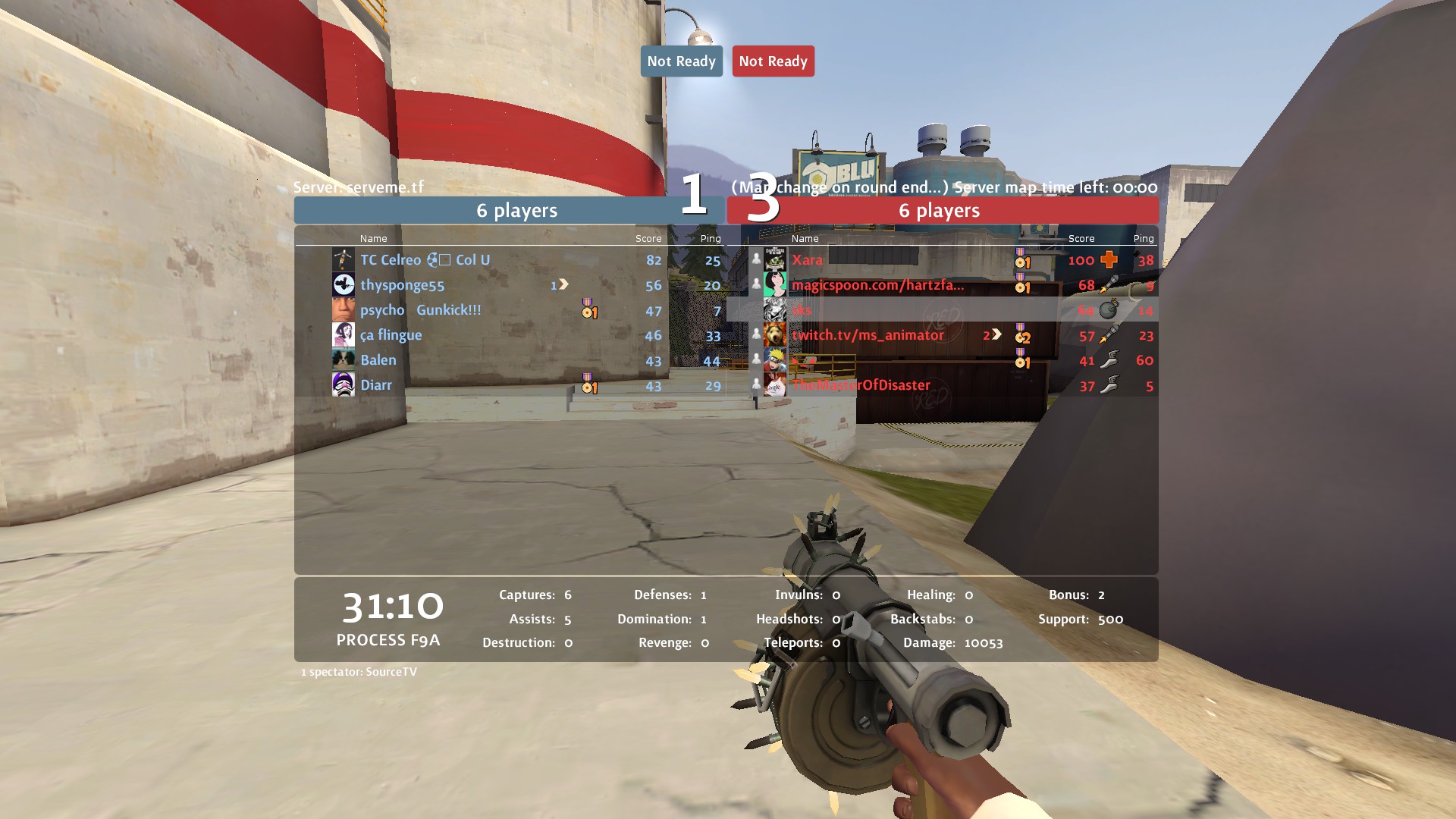Viewport: 1456px width, 819px height.
Task: Click the blue team 6 players header
Action: click(x=516, y=211)
